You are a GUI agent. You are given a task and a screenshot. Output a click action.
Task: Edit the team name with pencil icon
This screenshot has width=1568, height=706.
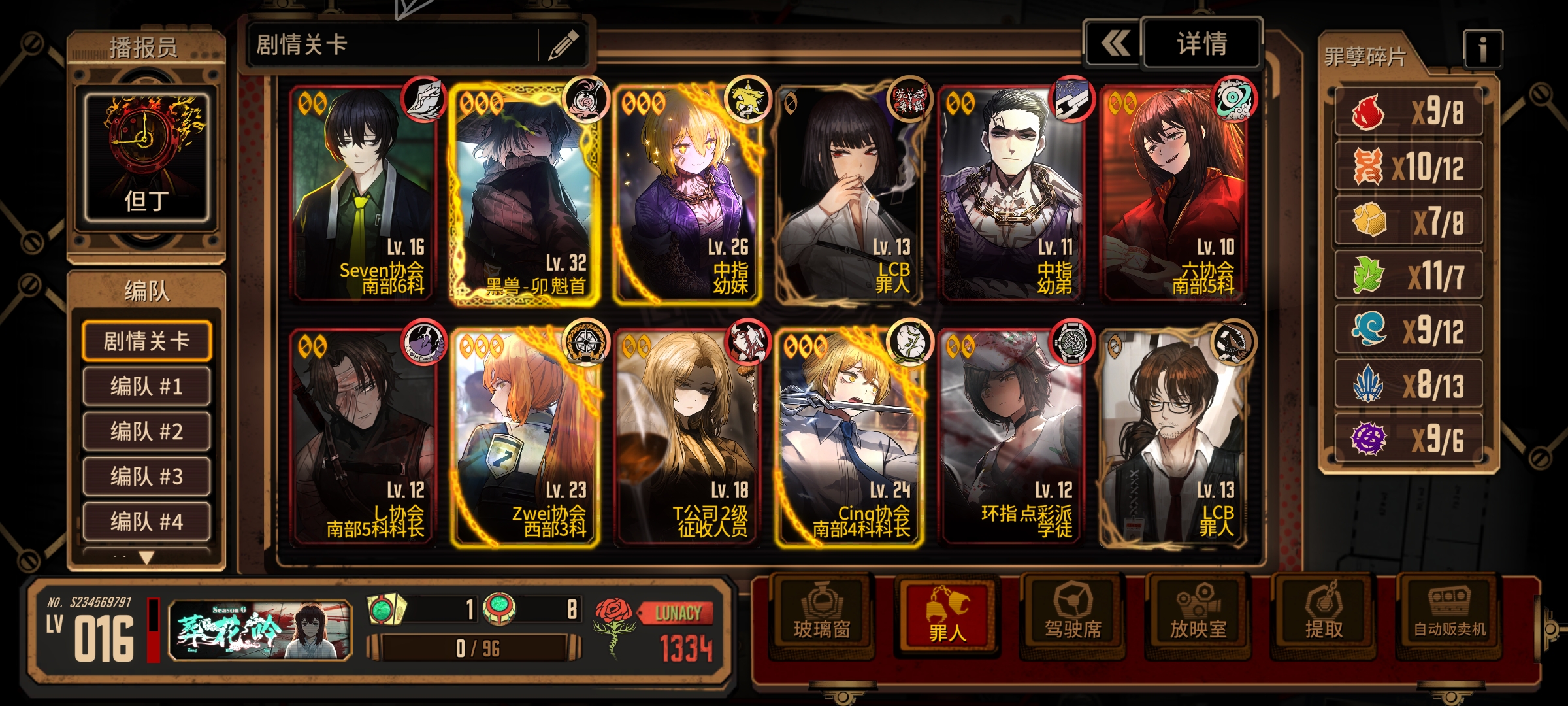(x=563, y=45)
